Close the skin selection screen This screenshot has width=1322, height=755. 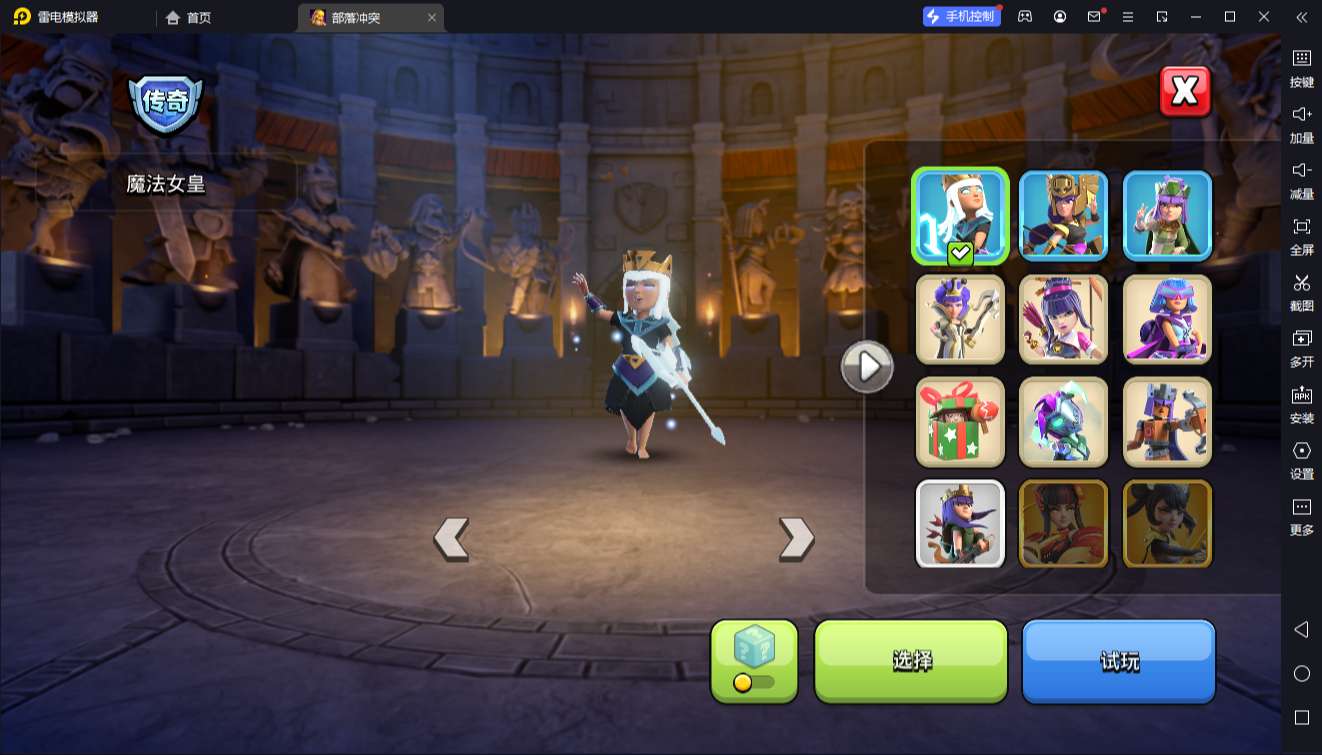coord(1185,92)
